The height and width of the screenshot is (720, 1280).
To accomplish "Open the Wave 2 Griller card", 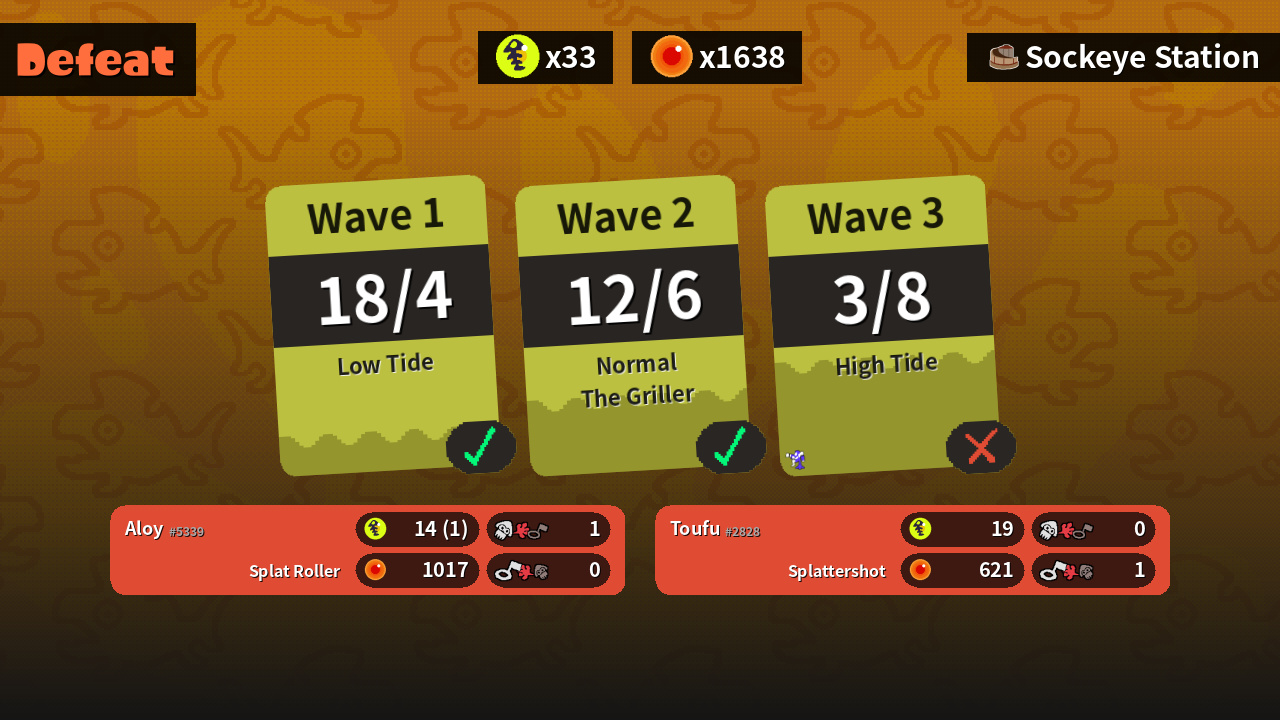I will 632,325.
